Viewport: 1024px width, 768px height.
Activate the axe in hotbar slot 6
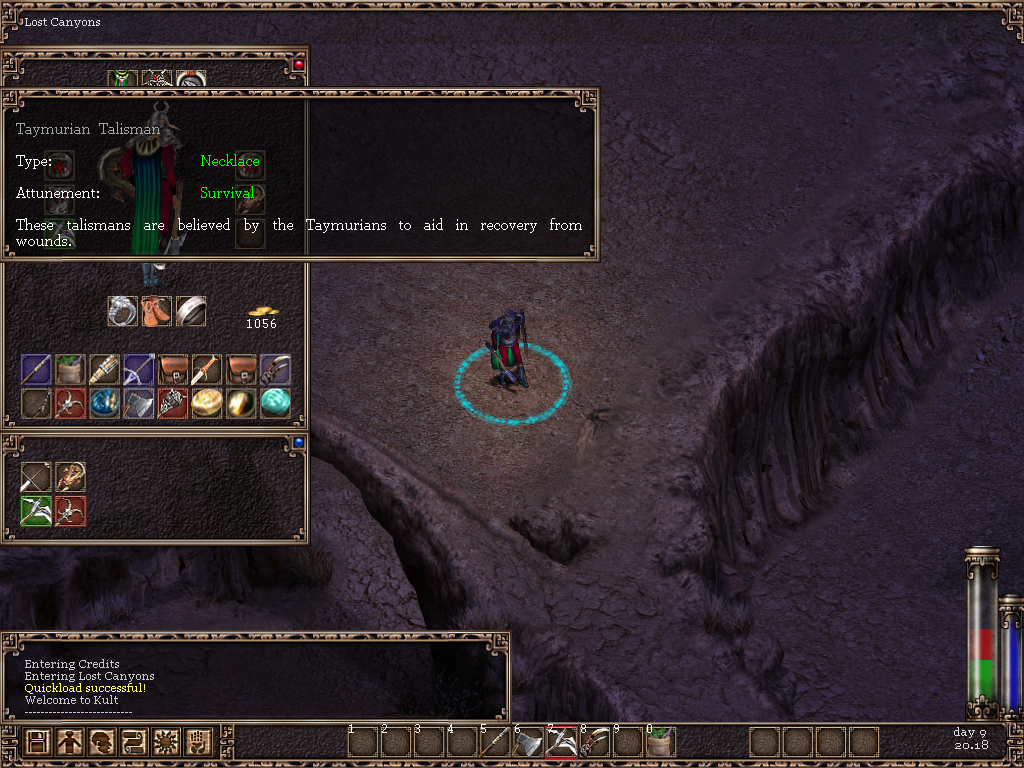coord(529,742)
